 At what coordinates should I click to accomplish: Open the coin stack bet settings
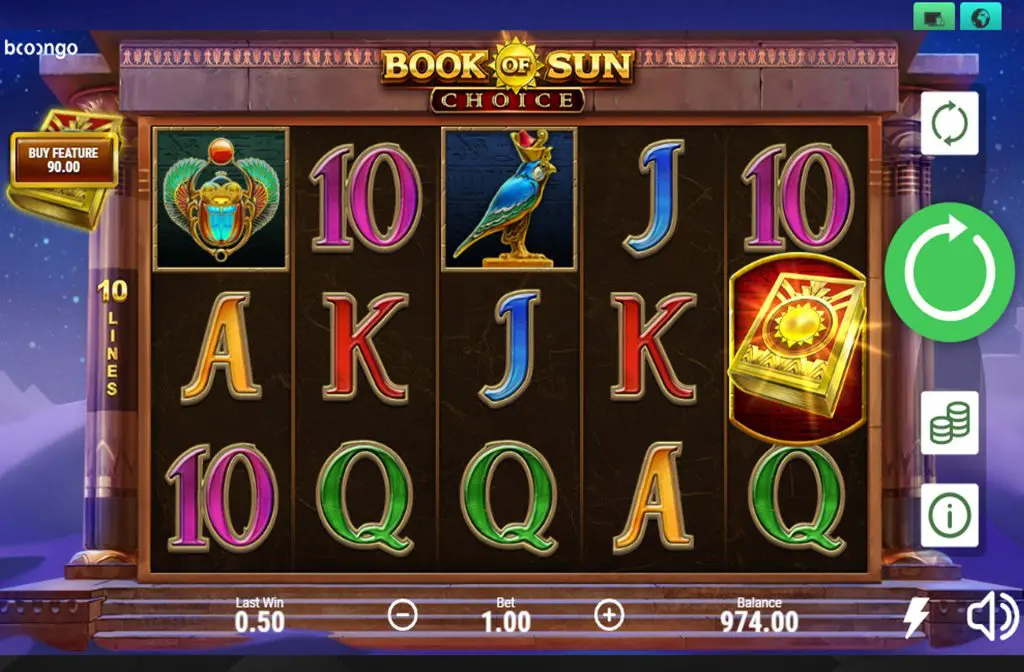(949, 423)
